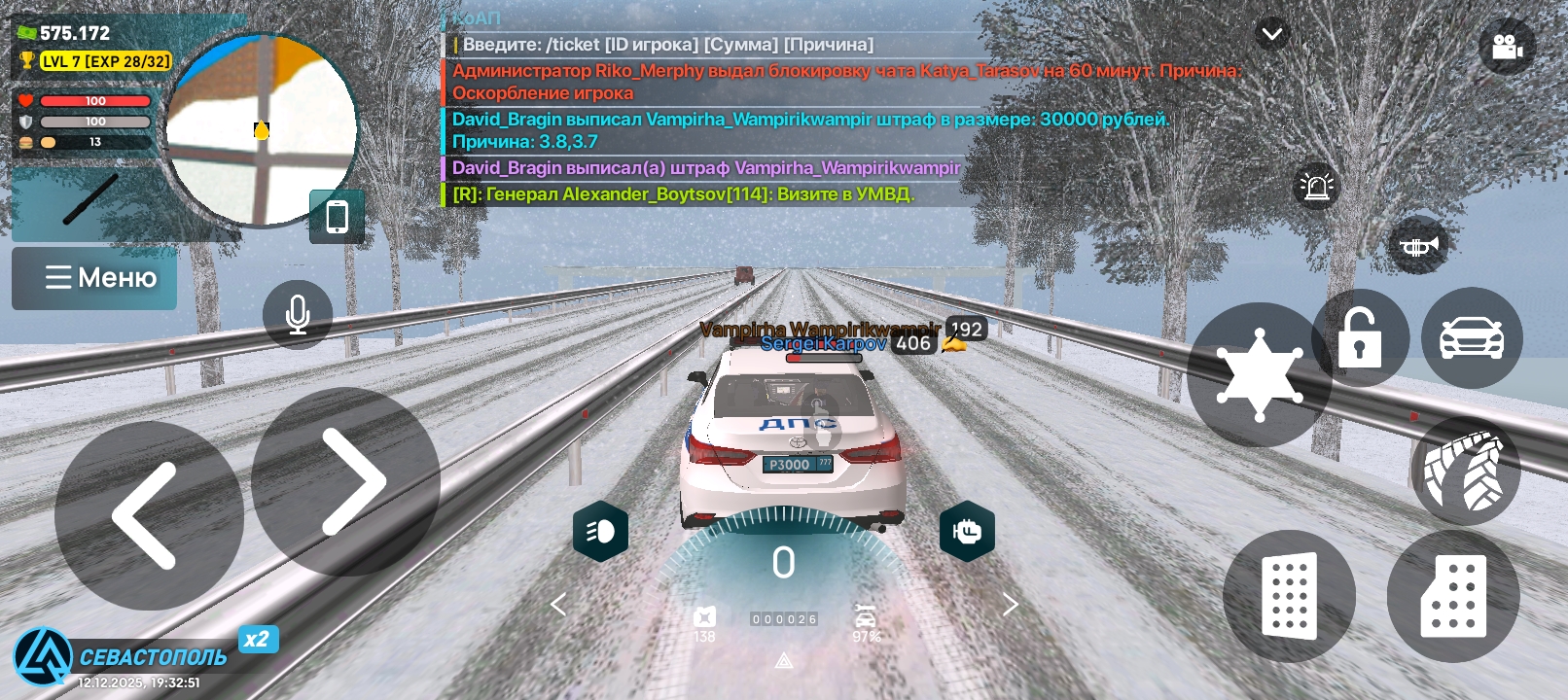Toggle the car door padlock

1360,337
